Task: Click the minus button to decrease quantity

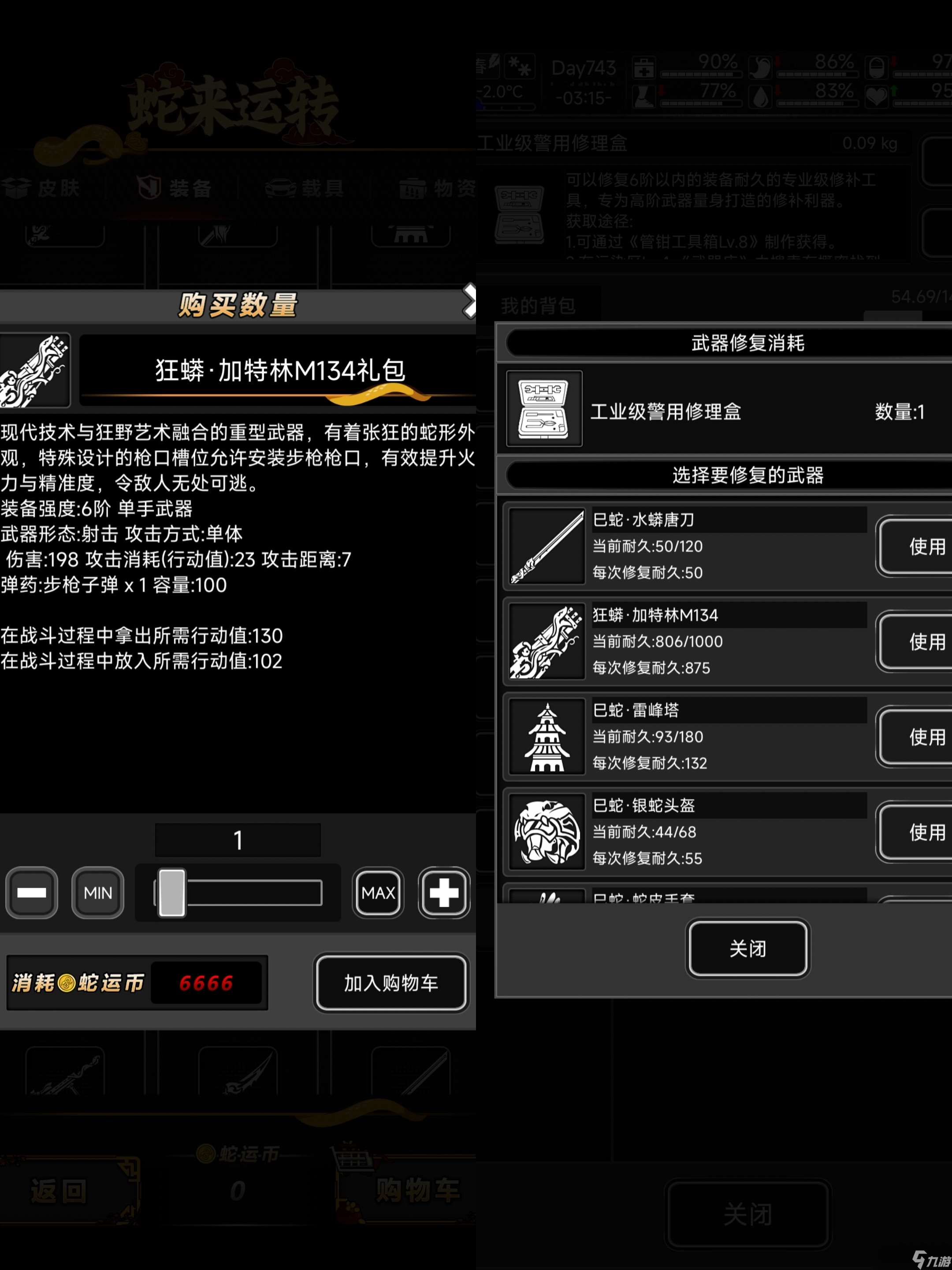Action: [32, 893]
